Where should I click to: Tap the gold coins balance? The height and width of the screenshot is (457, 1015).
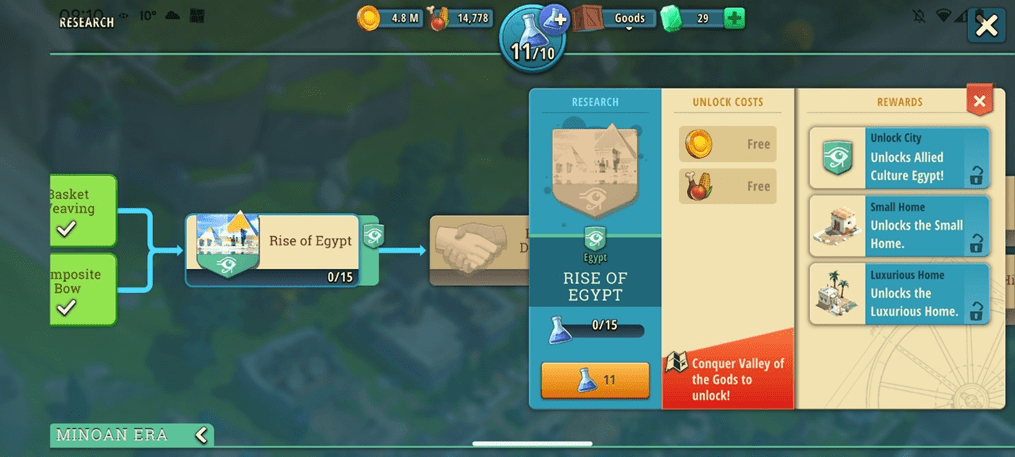(391, 18)
